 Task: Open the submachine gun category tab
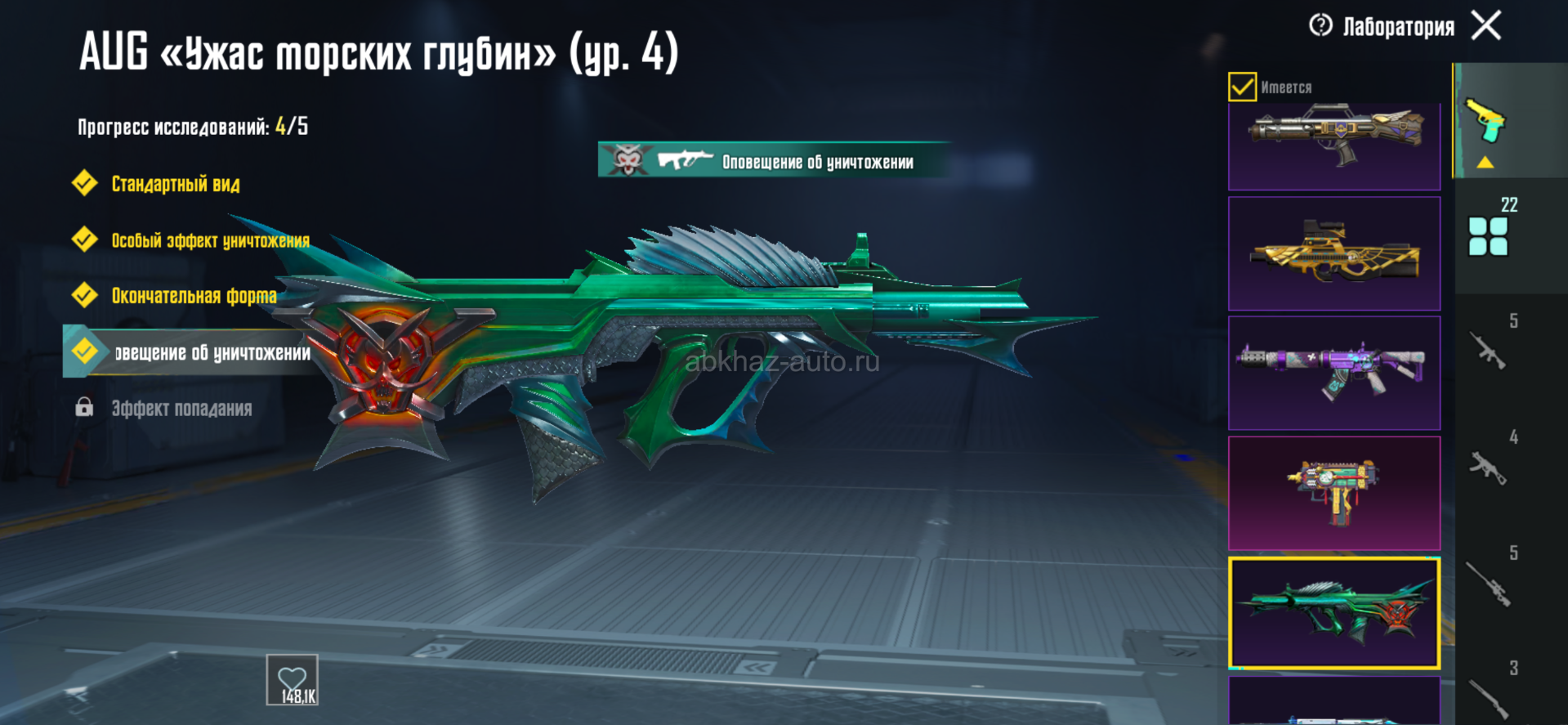1488,468
